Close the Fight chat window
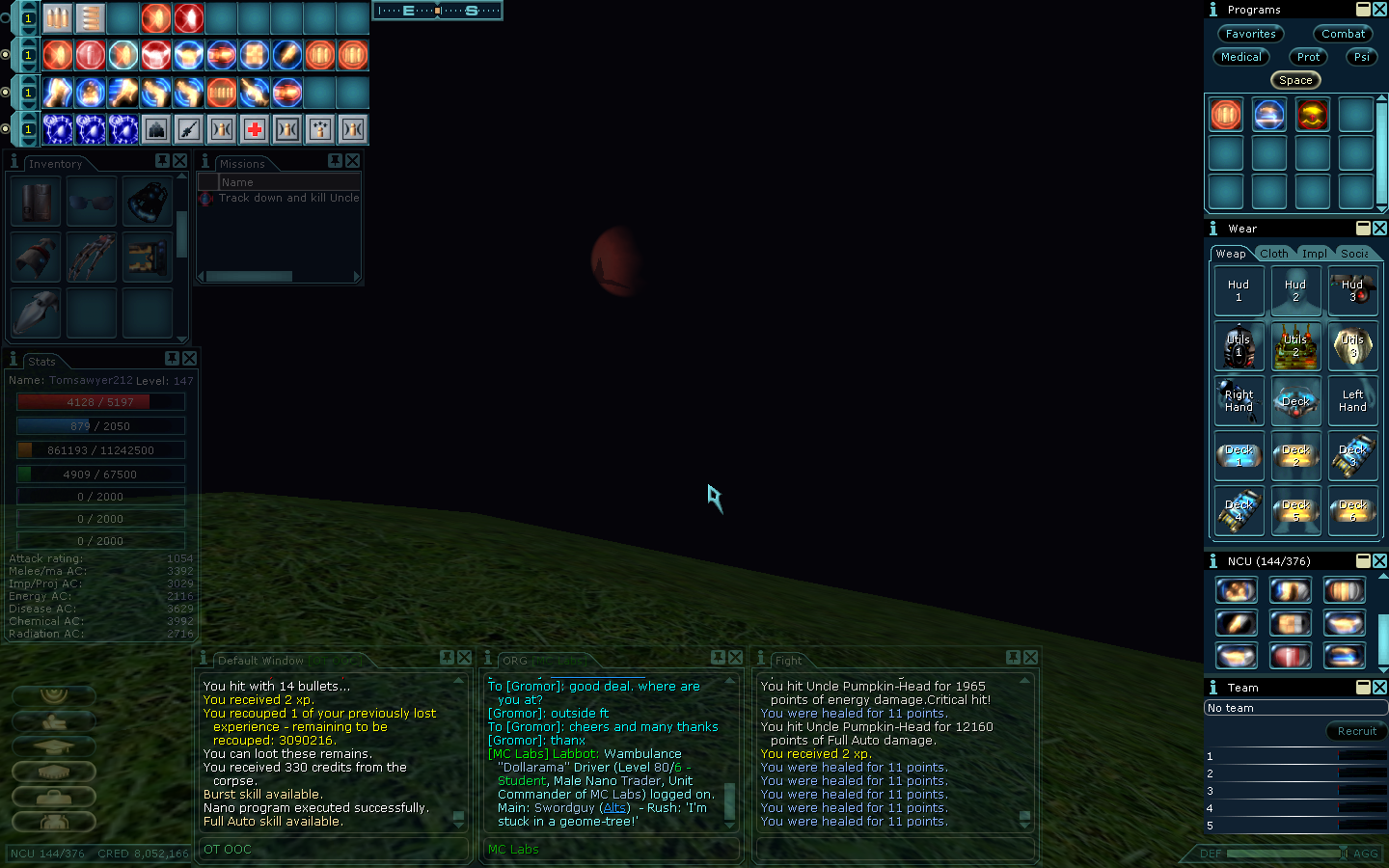Viewport: 1389px width, 868px height. pyautogui.click(x=1030, y=657)
